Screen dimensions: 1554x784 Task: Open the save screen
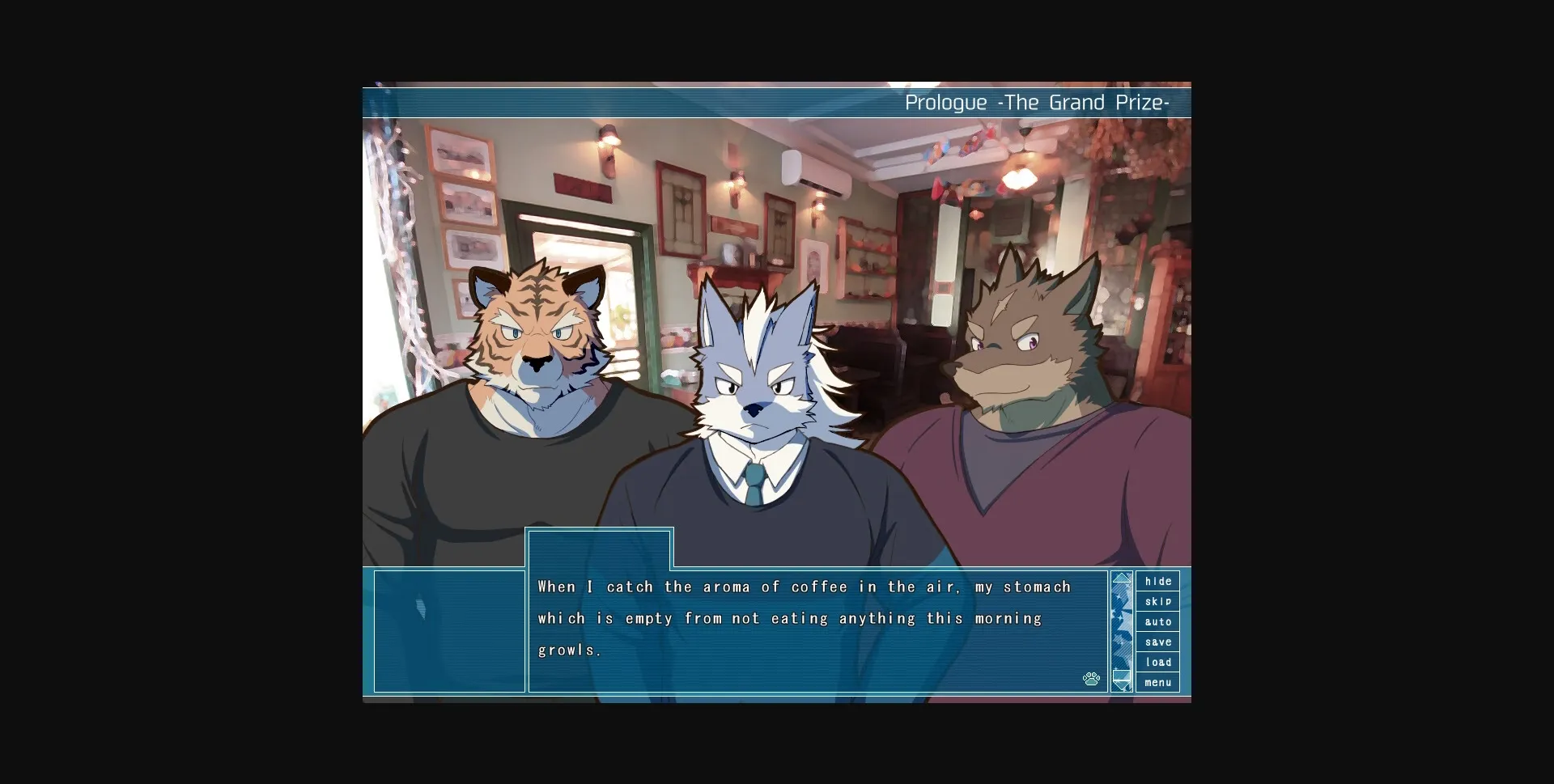pos(1158,642)
